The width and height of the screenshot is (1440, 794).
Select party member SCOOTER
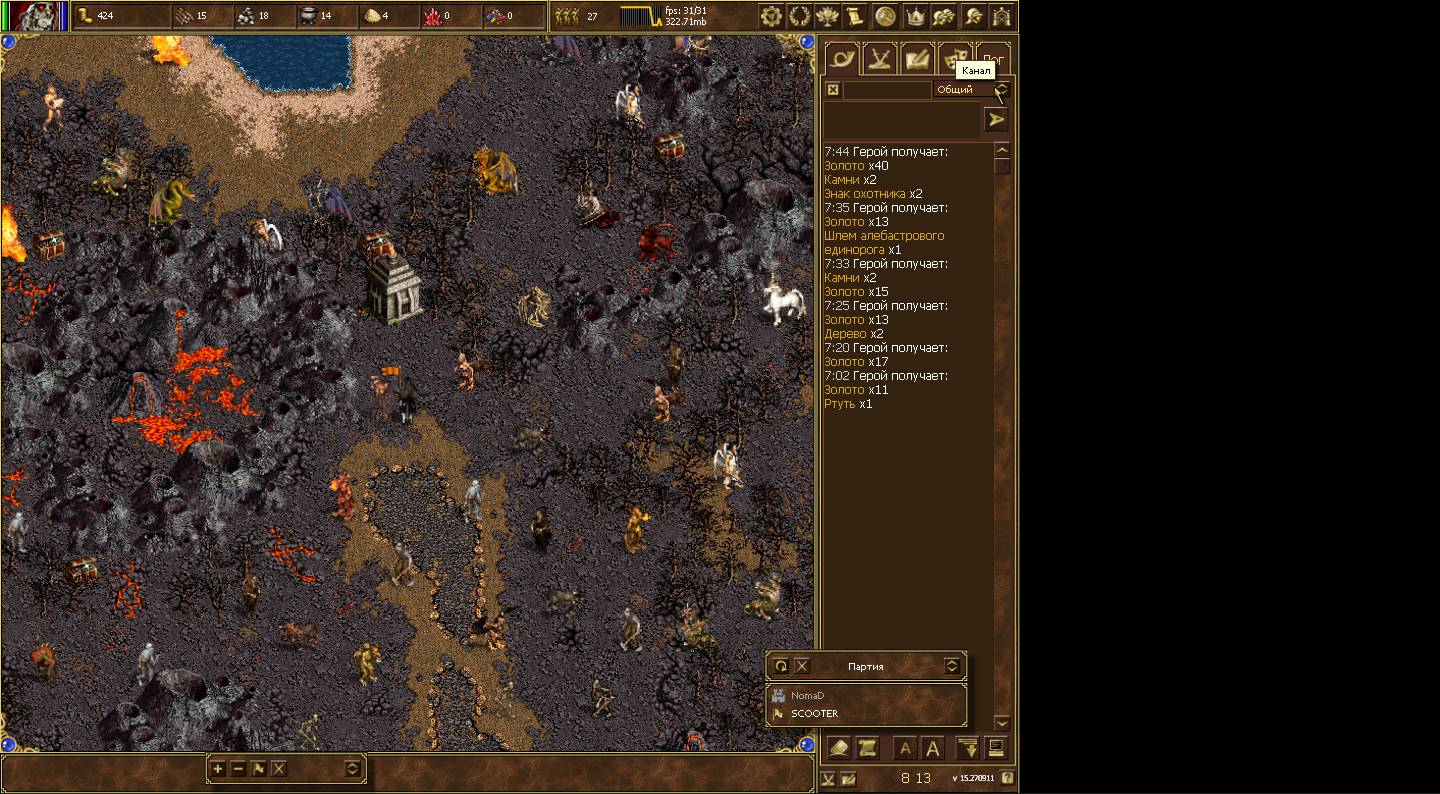click(x=814, y=714)
